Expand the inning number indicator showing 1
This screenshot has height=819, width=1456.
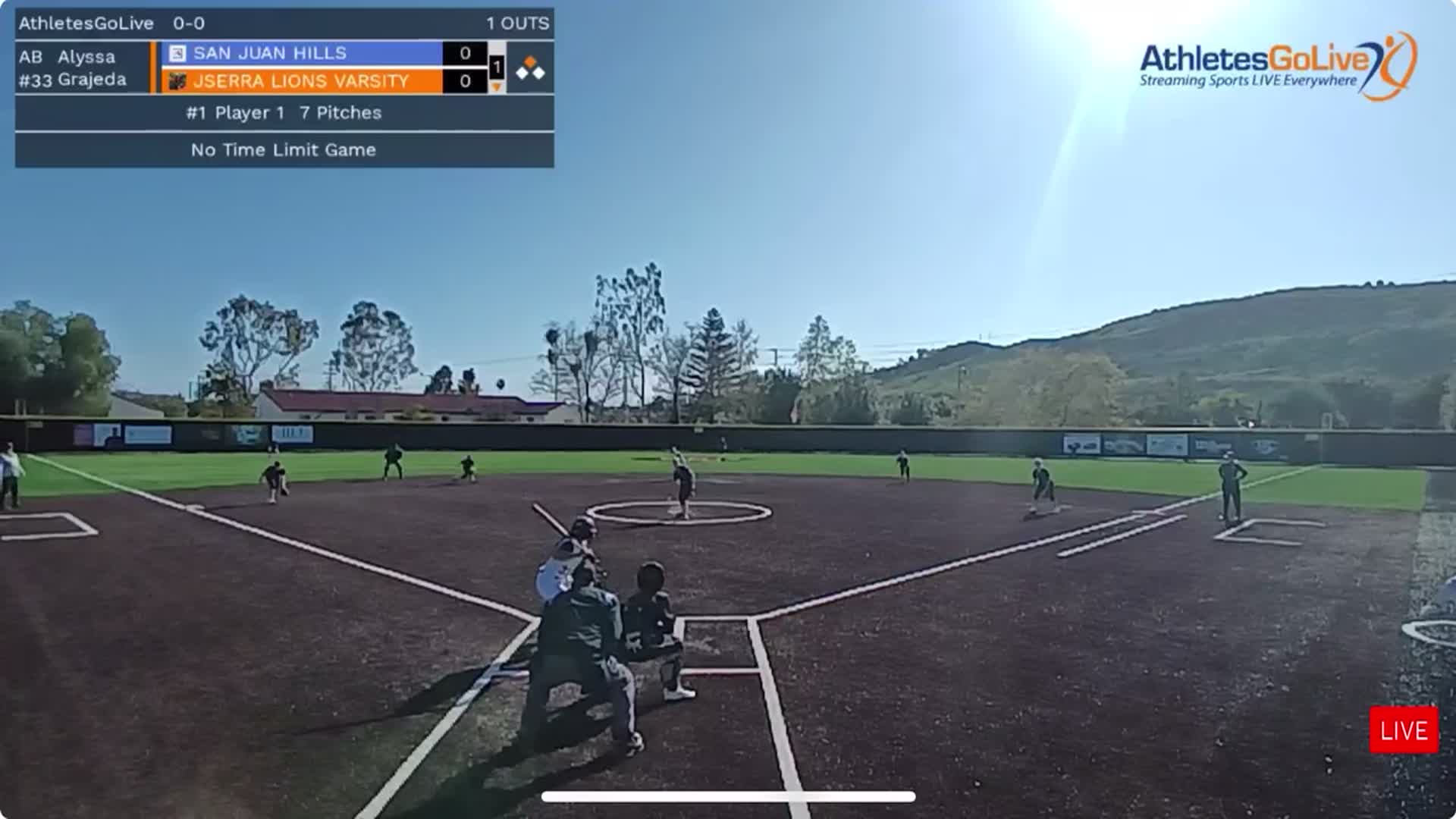[496, 67]
